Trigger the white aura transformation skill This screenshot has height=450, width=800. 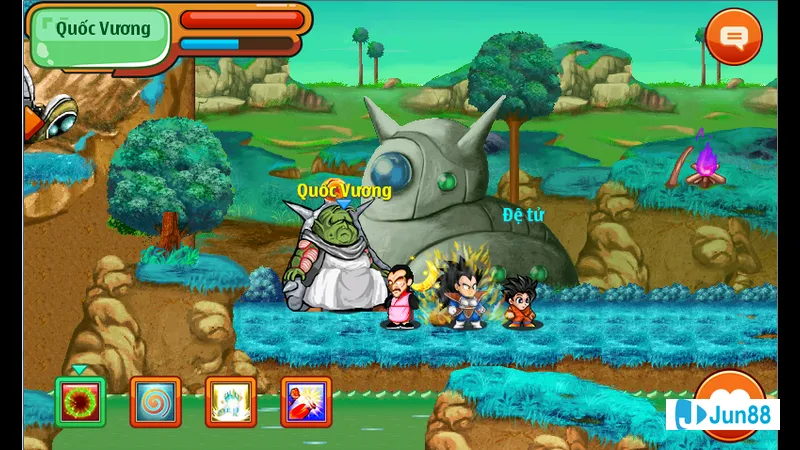click(x=231, y=402)
